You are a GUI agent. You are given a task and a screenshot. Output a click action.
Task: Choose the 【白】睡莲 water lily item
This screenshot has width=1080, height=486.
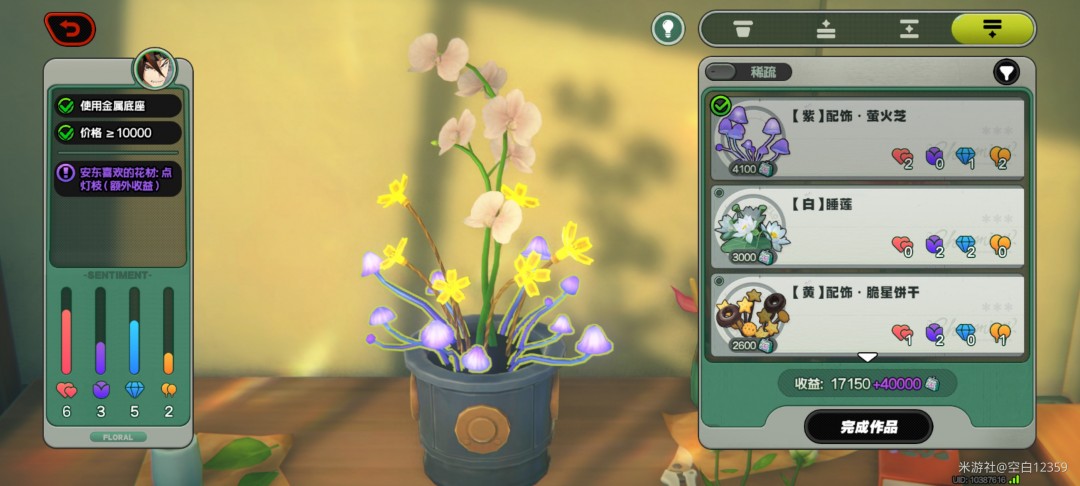click(x=867, y=225)
